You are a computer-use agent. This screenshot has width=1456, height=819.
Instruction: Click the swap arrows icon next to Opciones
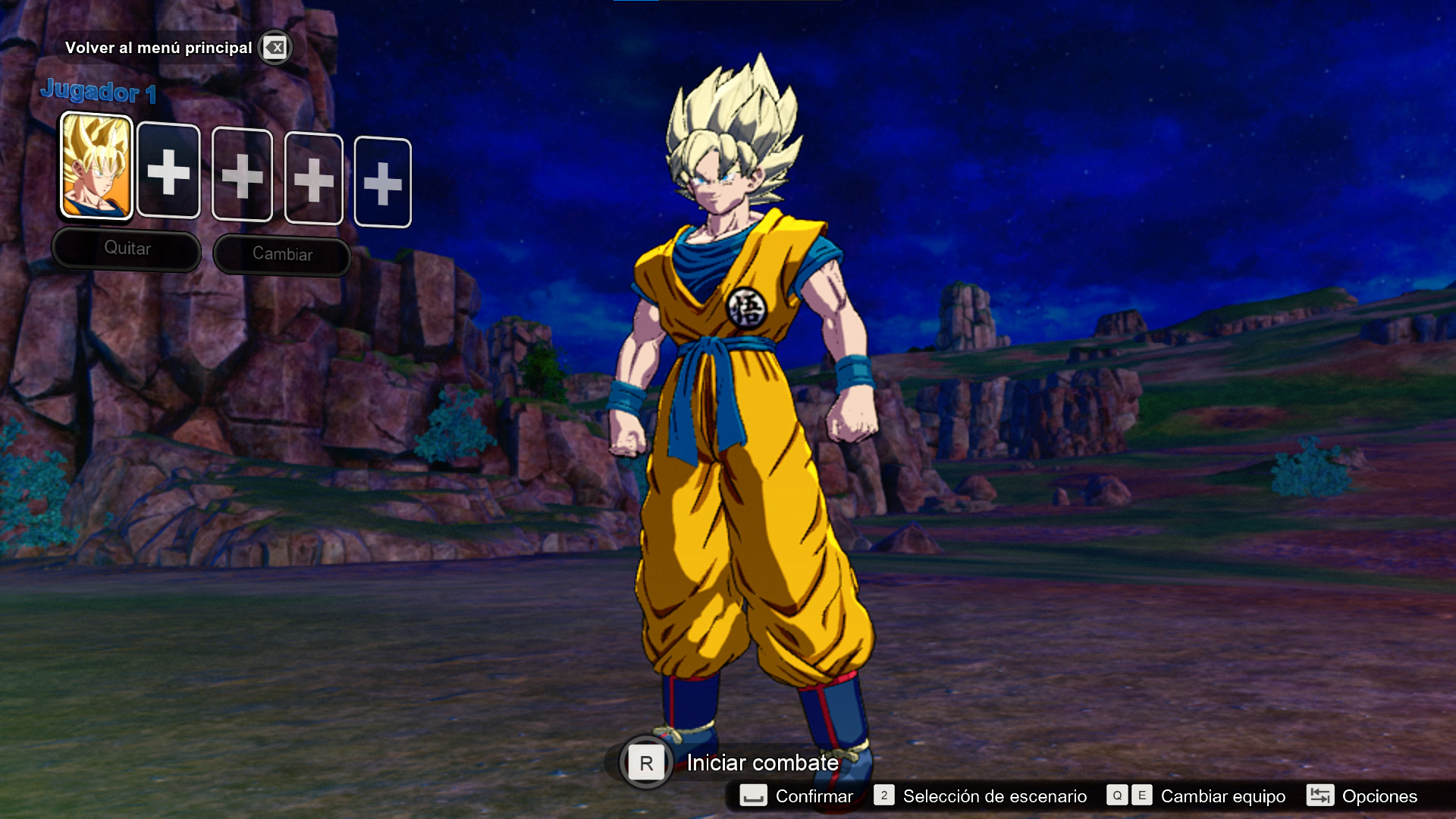[1320, 796]
